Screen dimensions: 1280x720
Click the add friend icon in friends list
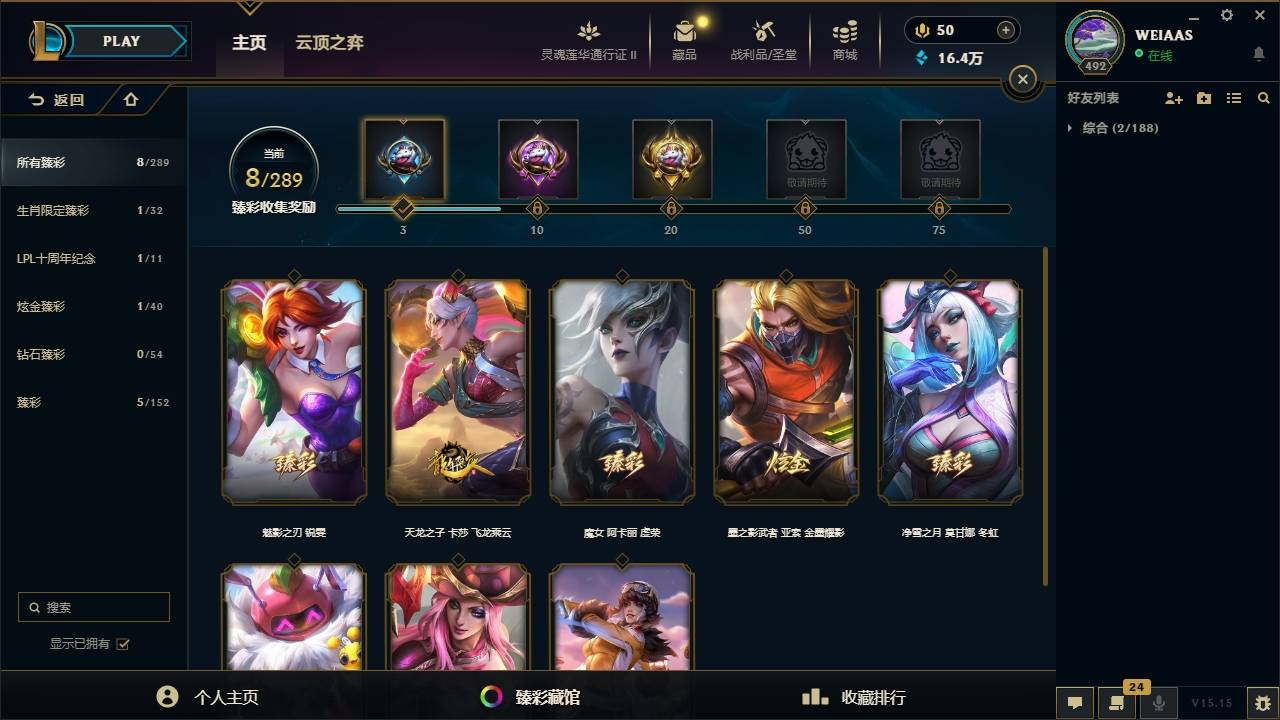click(1172, 98)
